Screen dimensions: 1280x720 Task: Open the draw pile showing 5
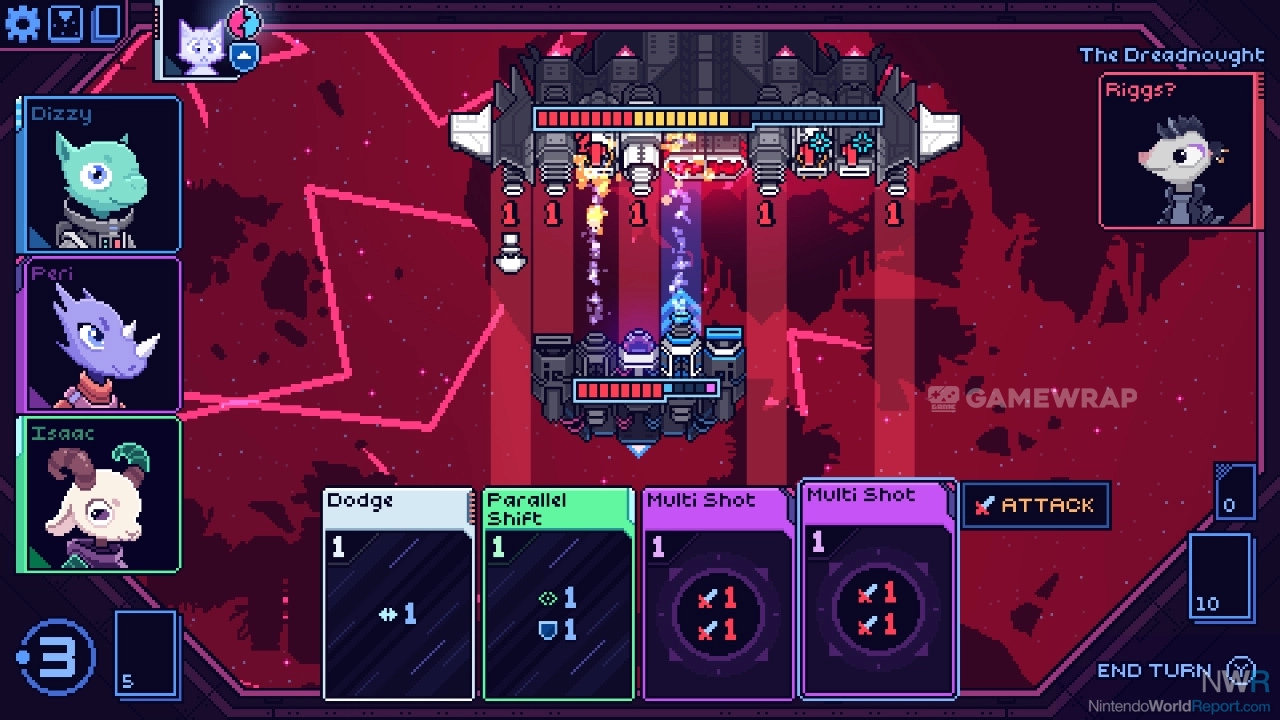tap(146, 653)
